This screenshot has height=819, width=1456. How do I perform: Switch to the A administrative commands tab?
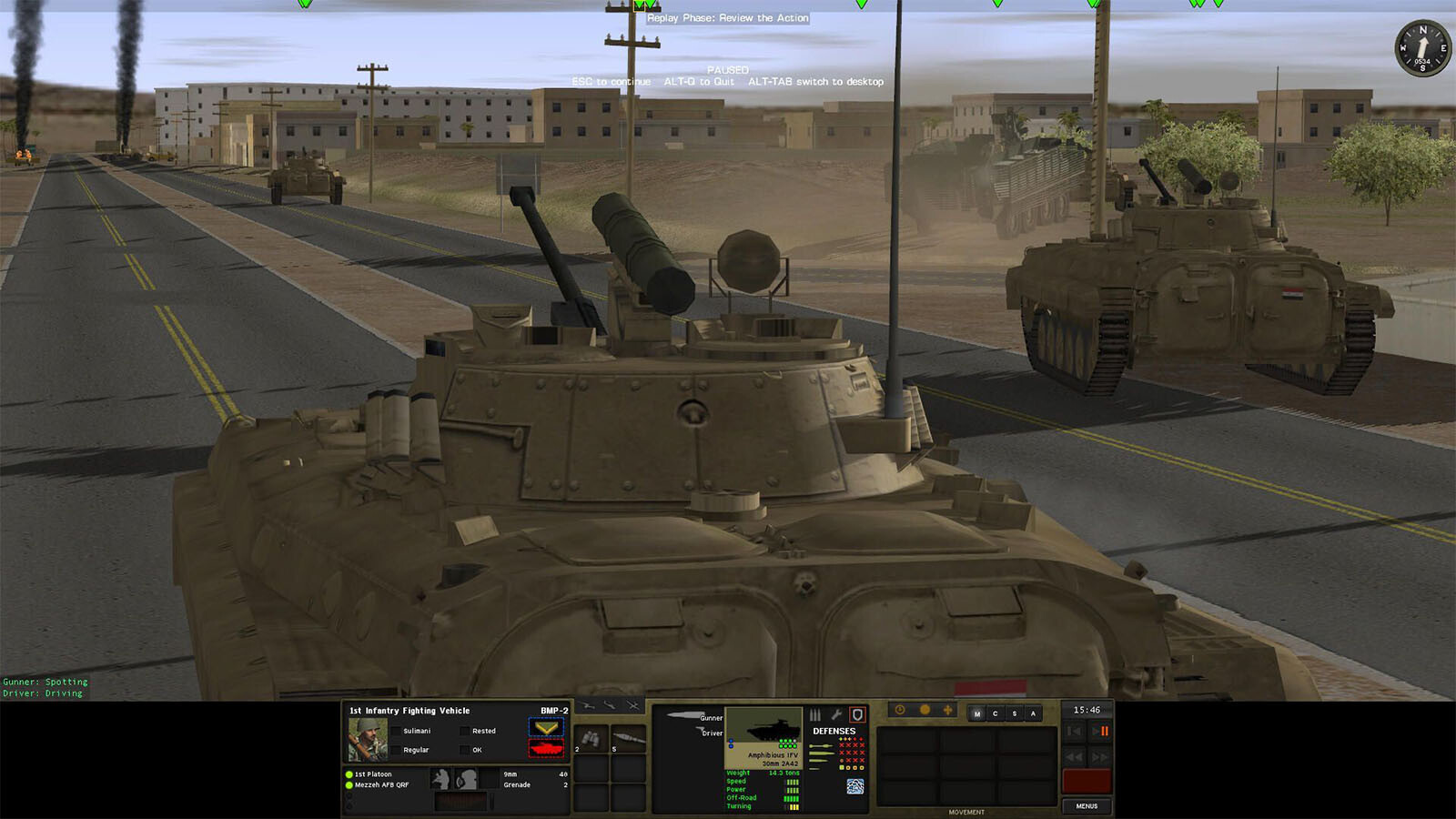(1033, 713)
